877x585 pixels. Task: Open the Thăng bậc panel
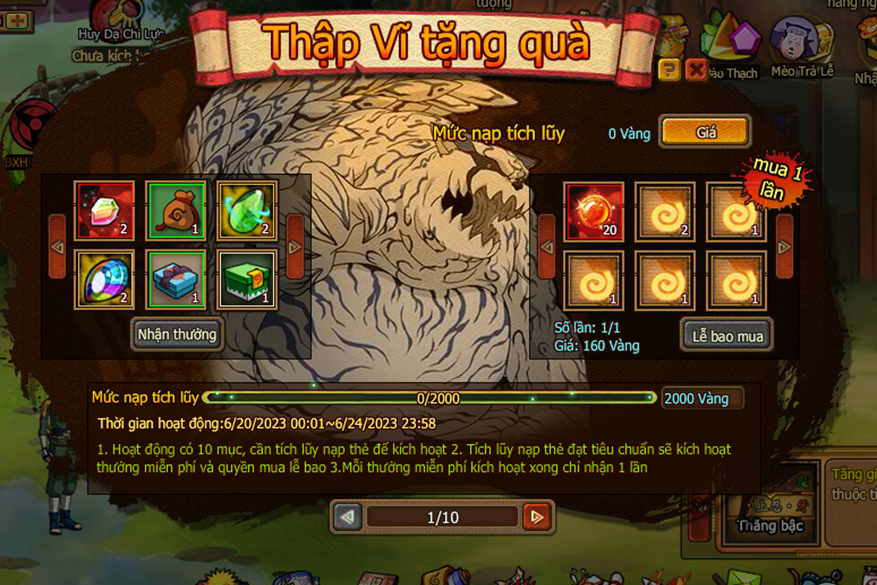(x=770, y=525)
